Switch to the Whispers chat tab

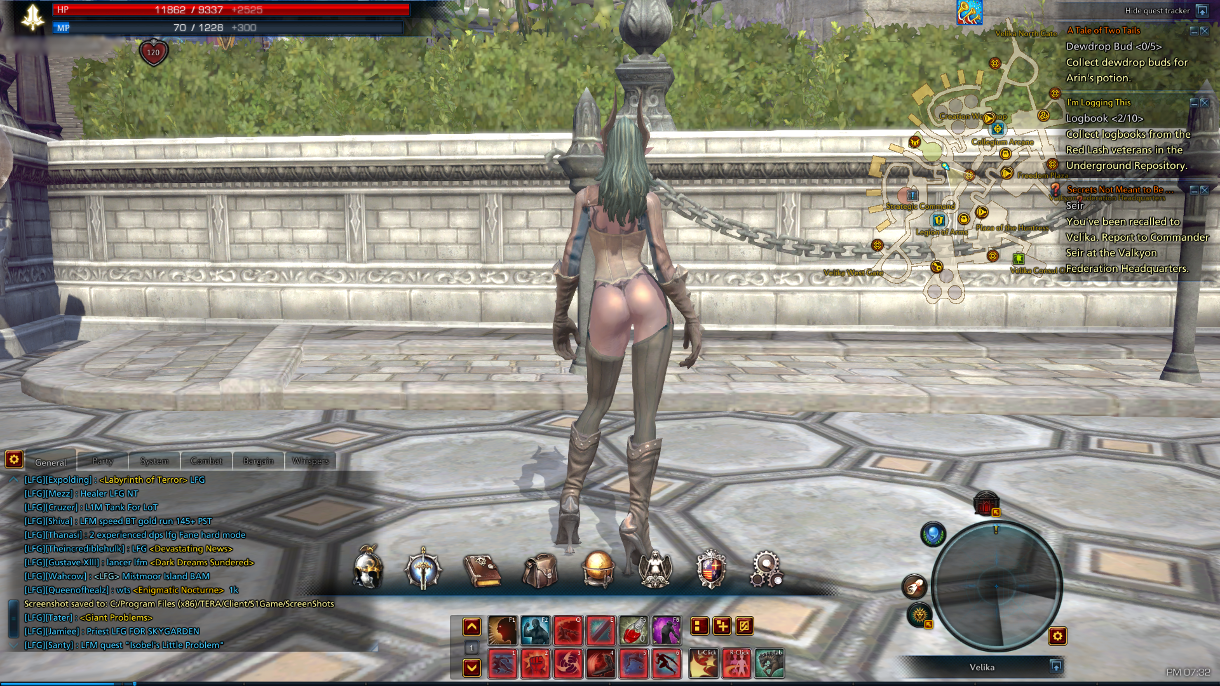pyautogui.click(x=309, y=461)
